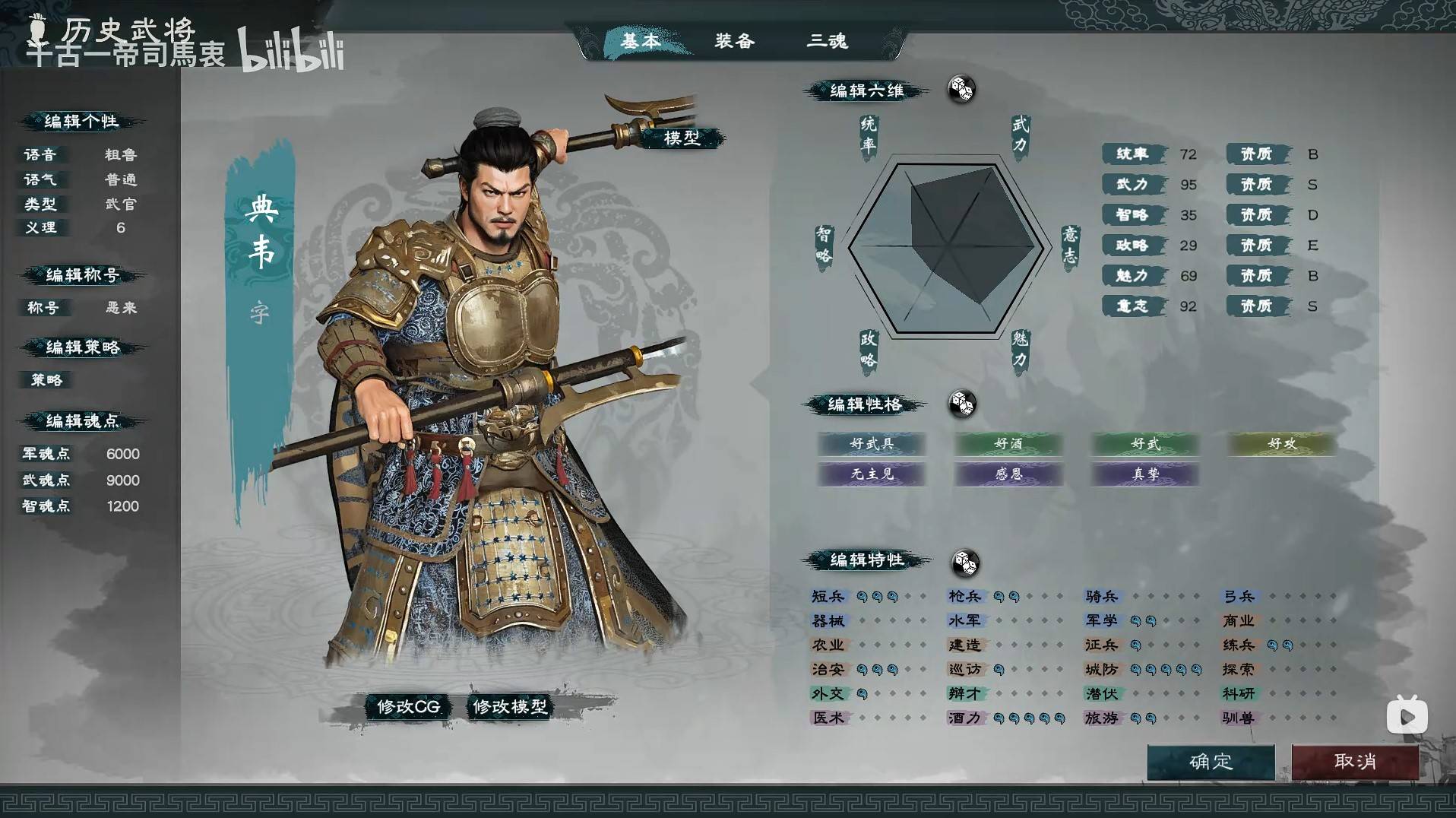Image resolution: width=1456 pixels, height=818 pixels.
Task: Click the dice icon to randomize 六维 stats
Action: 962,90
